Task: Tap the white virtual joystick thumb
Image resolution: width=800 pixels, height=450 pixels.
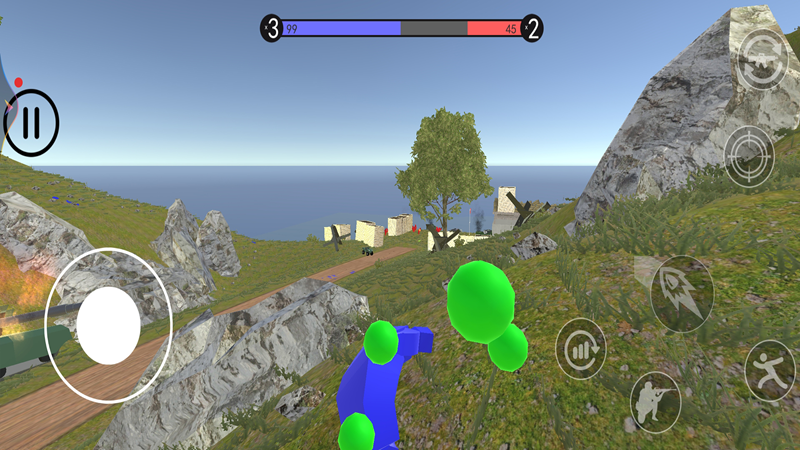Action: 108,325
